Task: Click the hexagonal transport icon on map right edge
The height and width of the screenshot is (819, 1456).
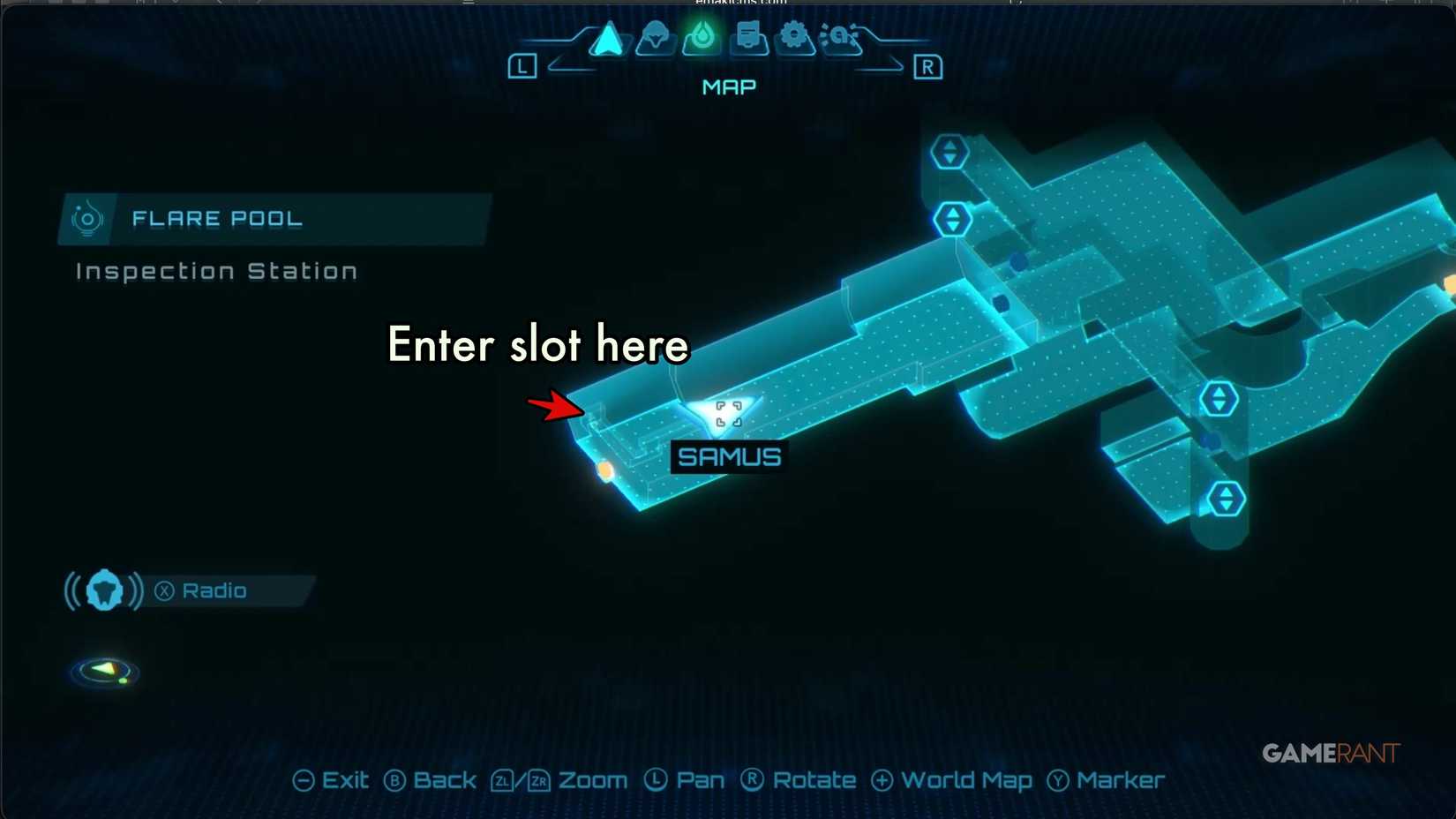Action: 1218,397
